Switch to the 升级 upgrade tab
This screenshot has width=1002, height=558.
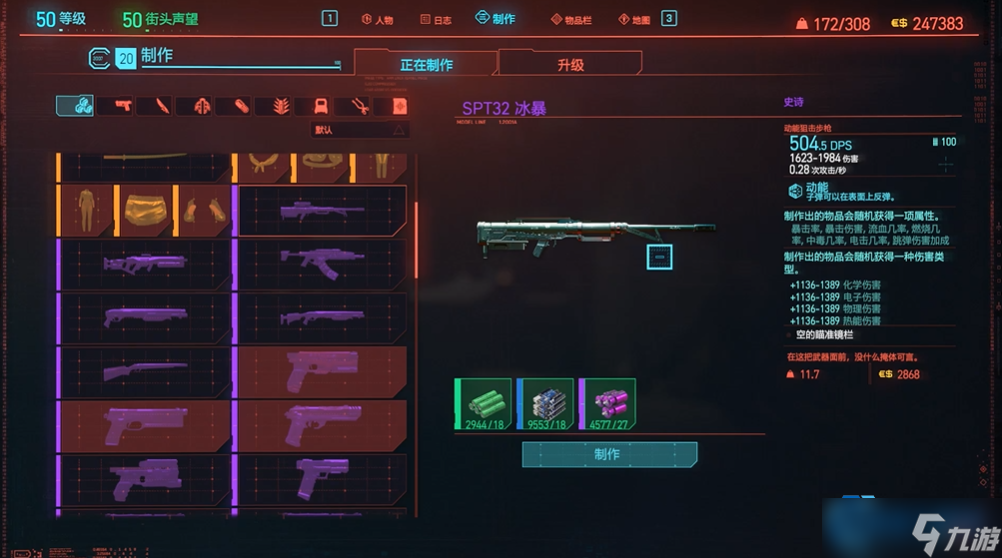pyautogui.click(x=570, y=65)
